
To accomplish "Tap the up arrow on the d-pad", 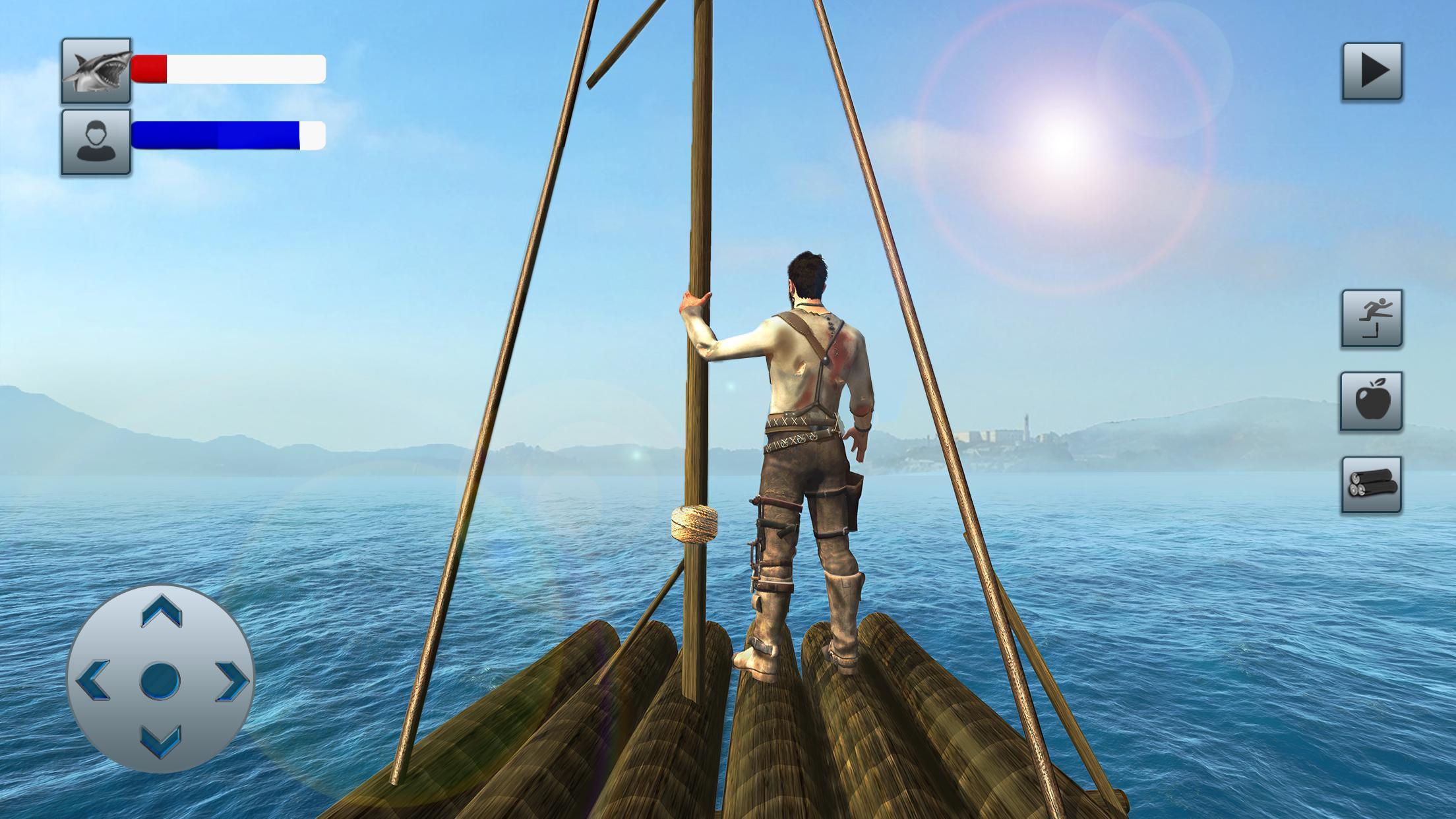I will [161, 613].
